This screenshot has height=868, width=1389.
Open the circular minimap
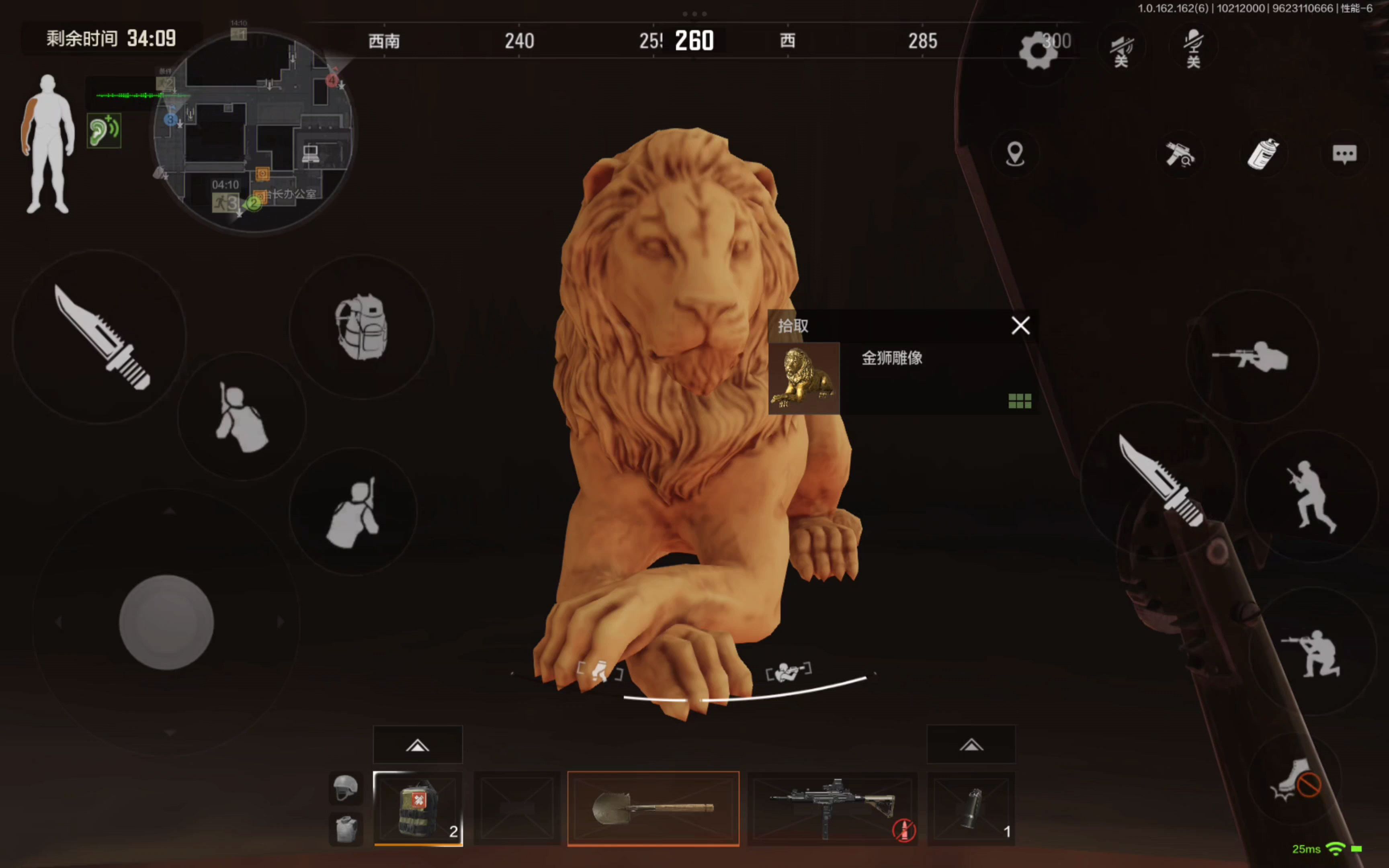tap(252, 132)
